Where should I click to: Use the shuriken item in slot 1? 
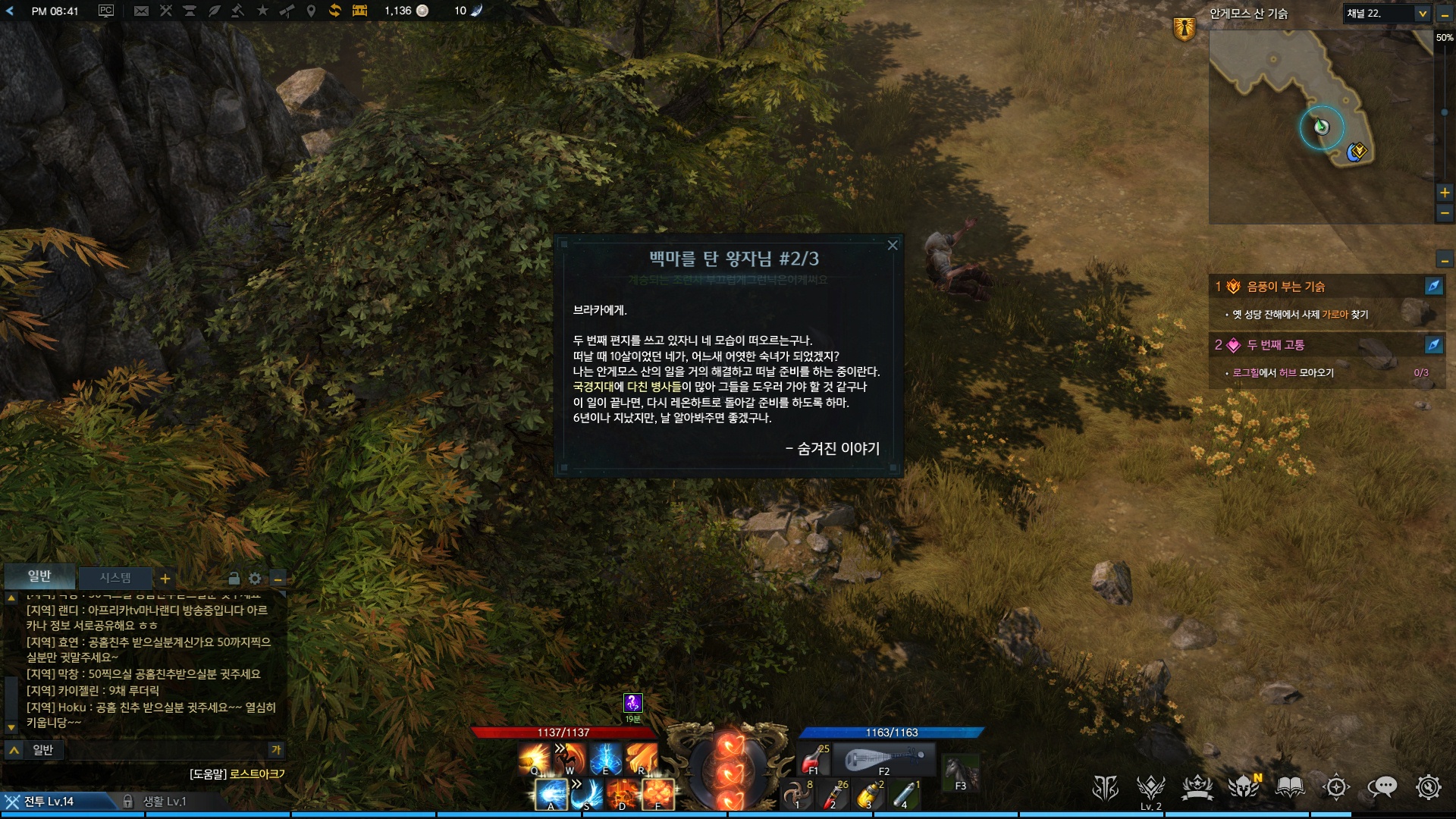[x=797, y=794]
